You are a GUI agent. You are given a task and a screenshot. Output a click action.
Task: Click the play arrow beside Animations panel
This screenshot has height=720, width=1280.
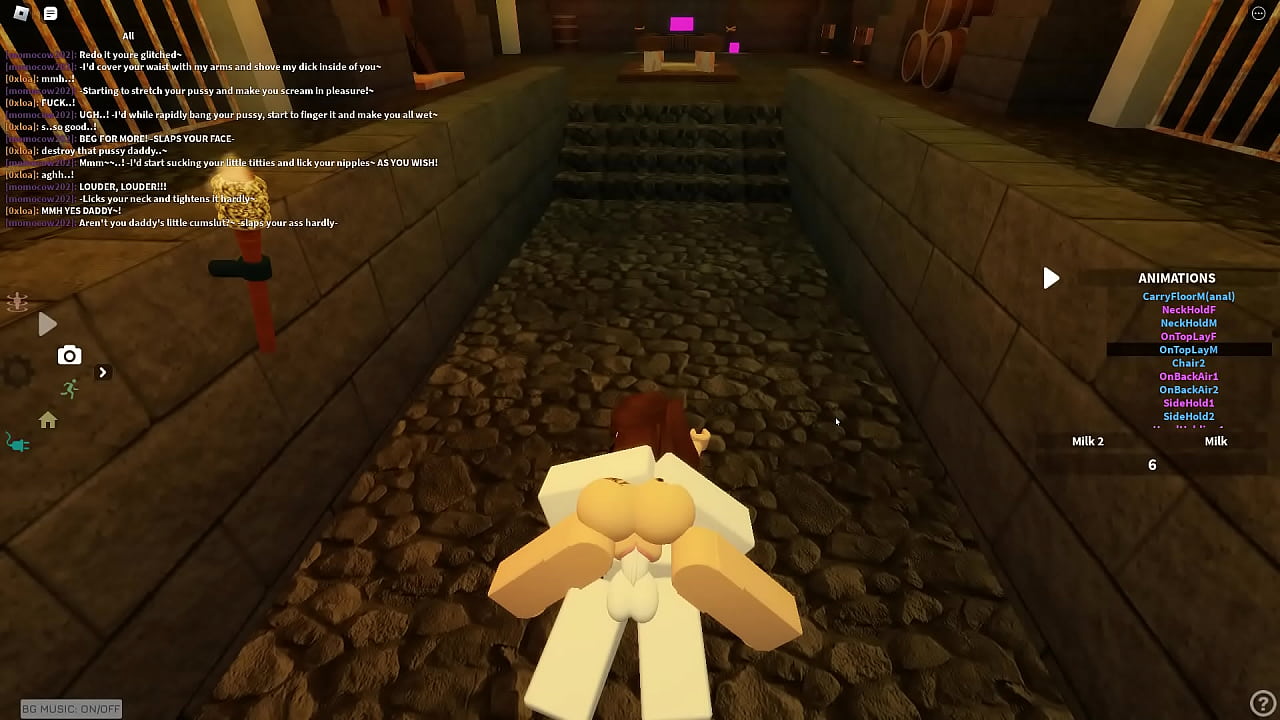[x=1051, y=278]
